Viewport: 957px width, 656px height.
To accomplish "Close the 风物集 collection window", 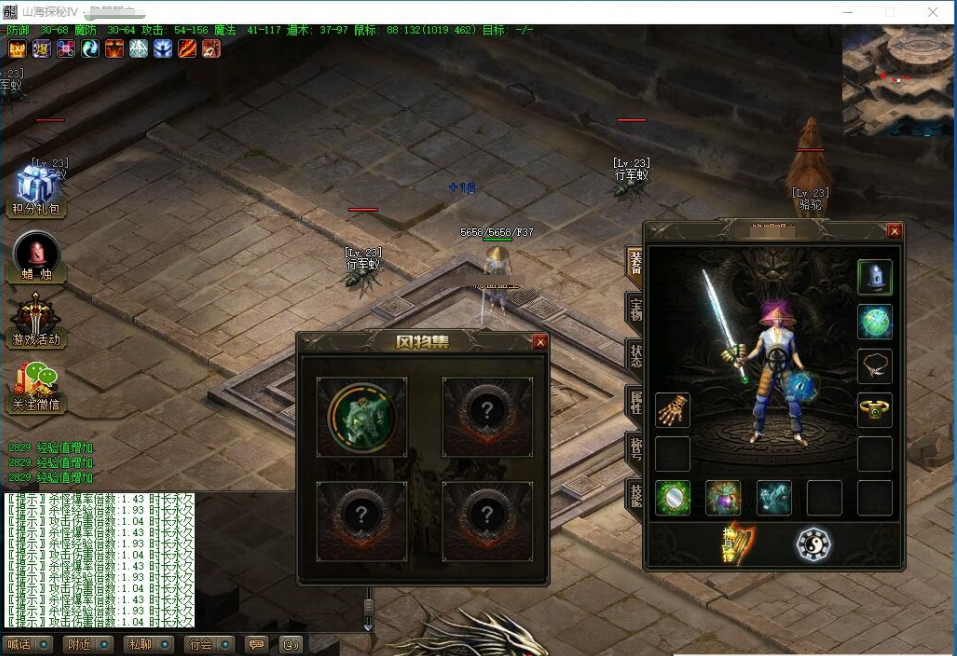I will (540, 342).
